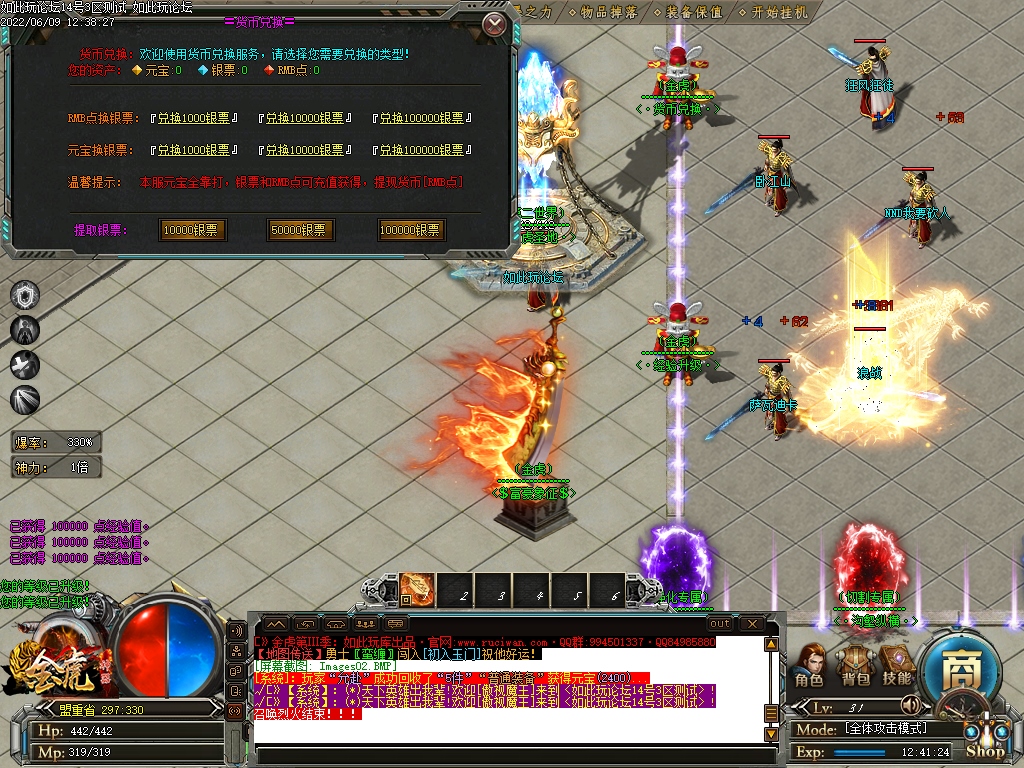Close the 货币兑换 exchange dialog
Image resolution: width=1024 pixels, height=768 pixels.
tap(494, 24)
